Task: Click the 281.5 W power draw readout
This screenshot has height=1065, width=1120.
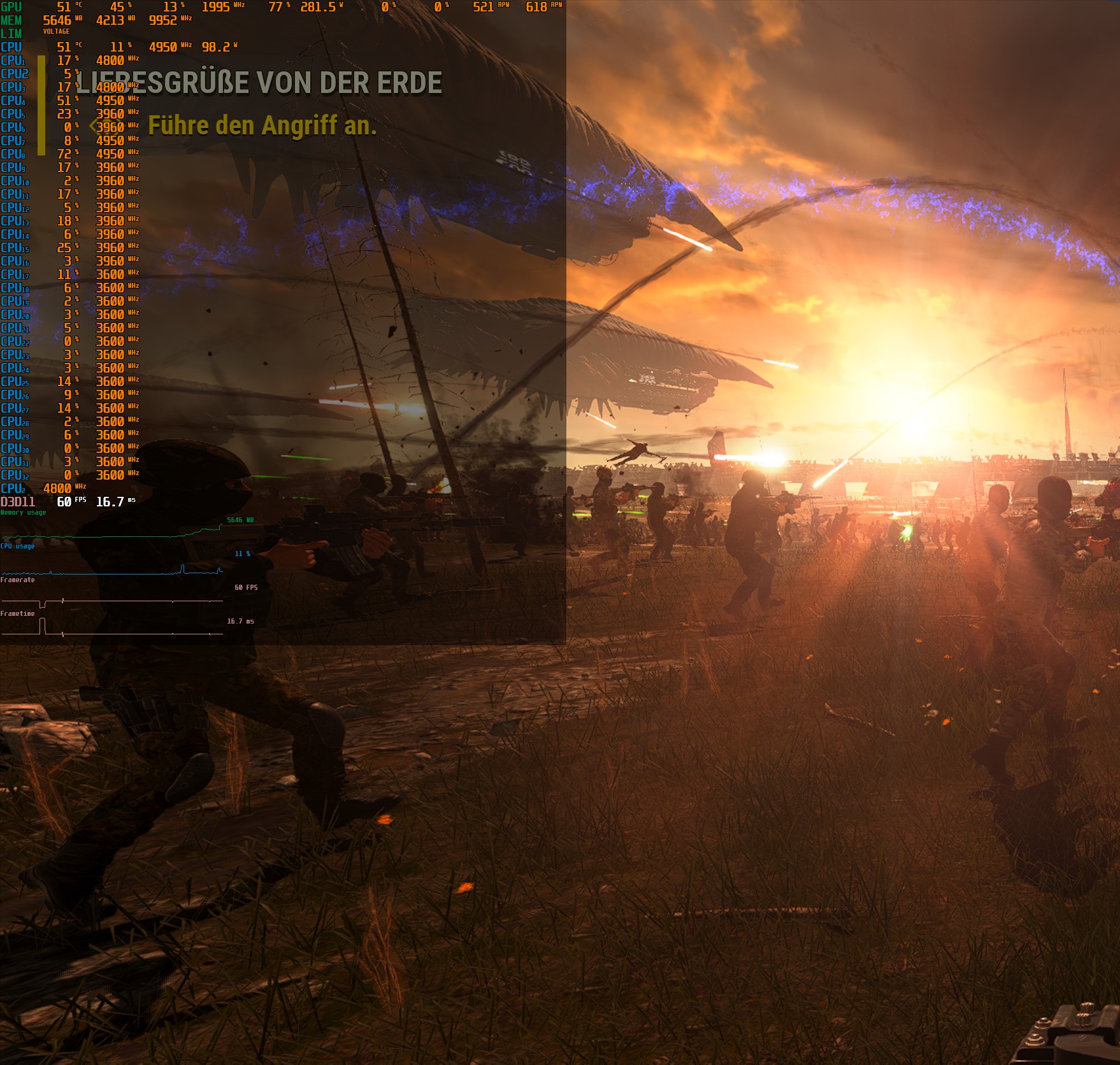Action: pyautogui.click(x=319, y=7)
